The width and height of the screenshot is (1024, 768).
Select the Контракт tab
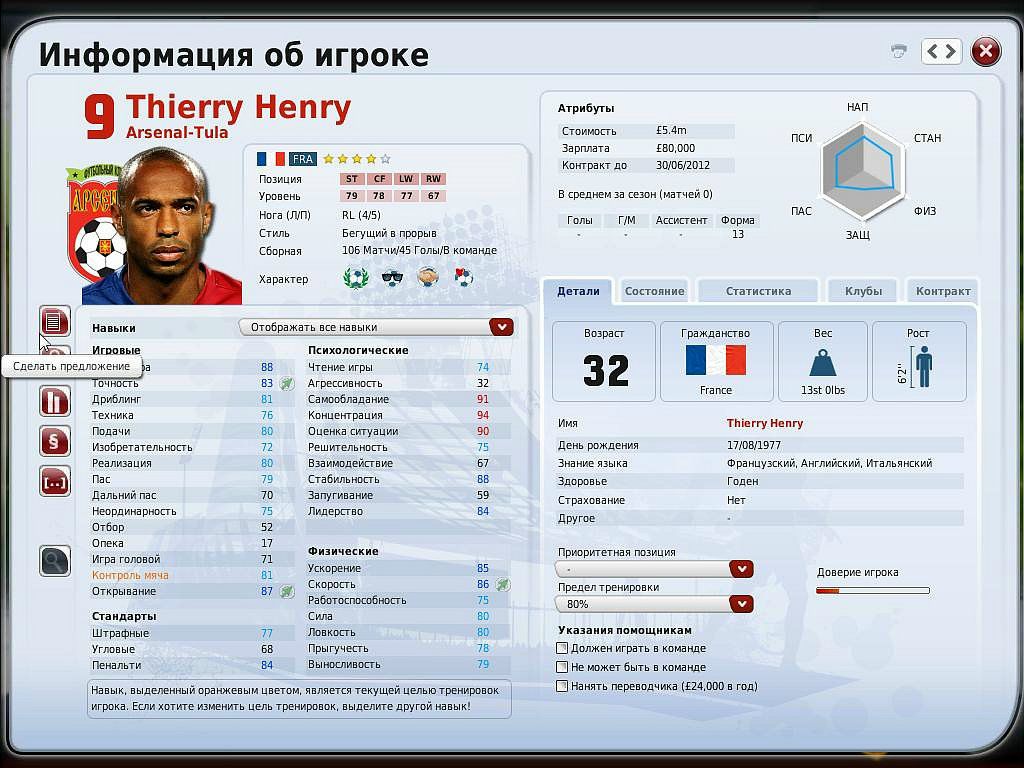pyautogui.click(x=943, y=291)
